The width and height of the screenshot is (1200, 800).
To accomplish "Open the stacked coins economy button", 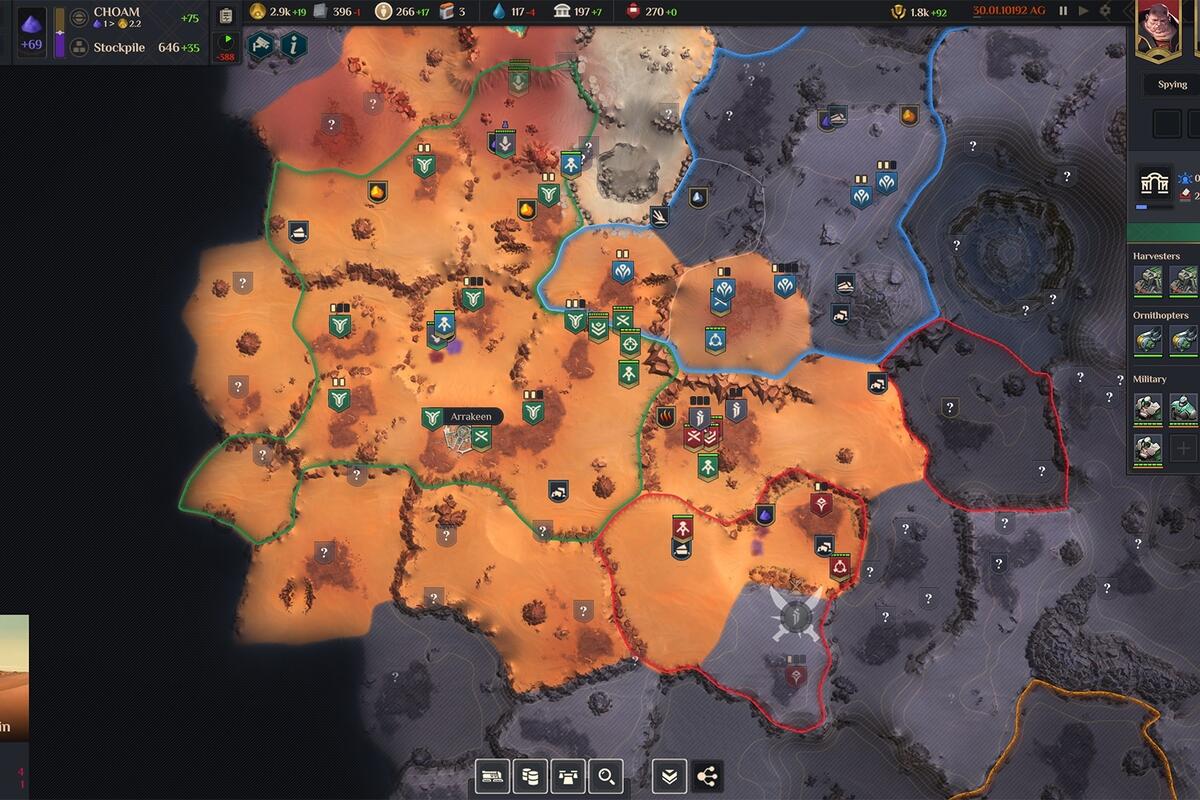I will click(x=530, y=775).
